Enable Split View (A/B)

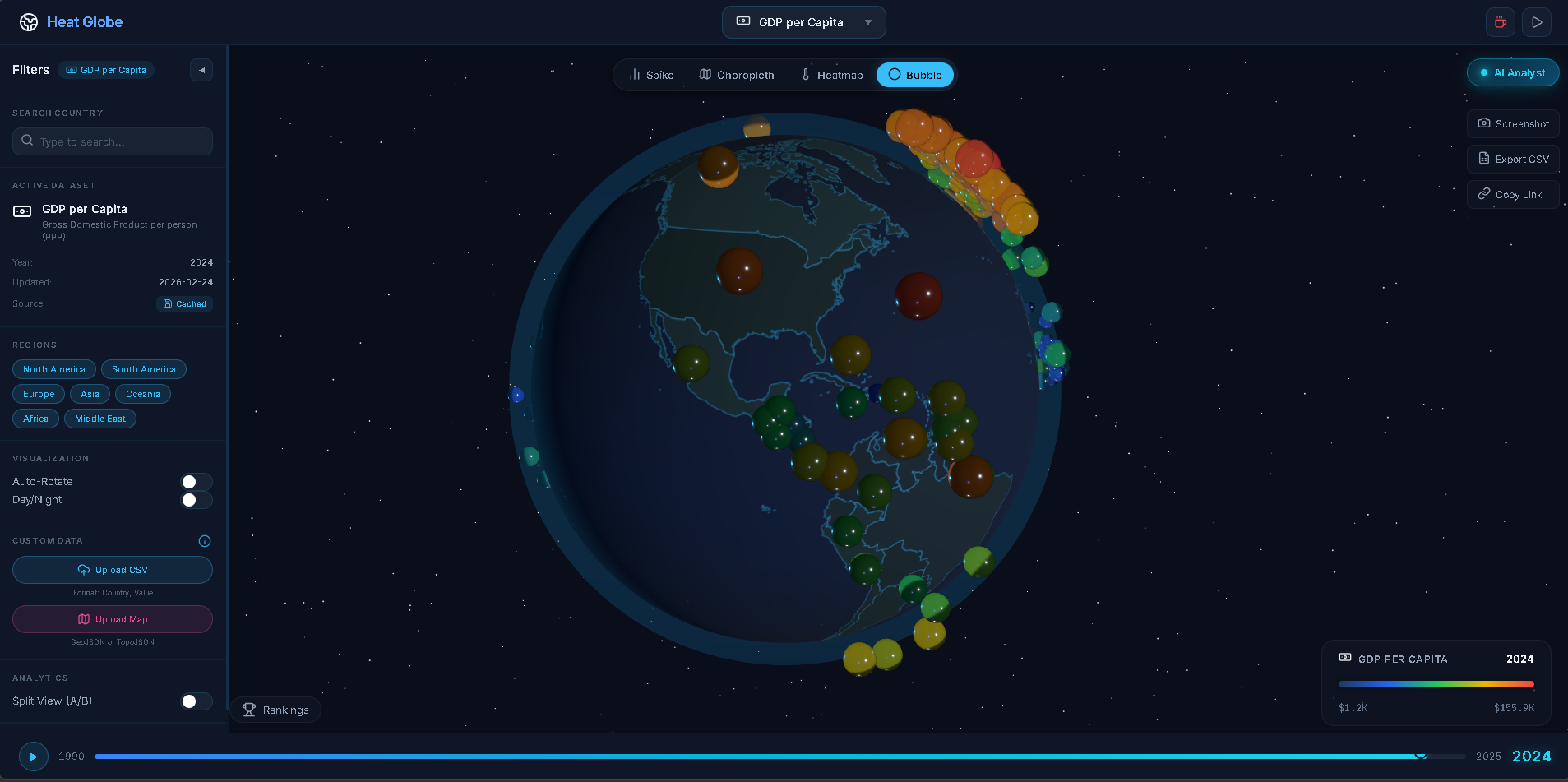[x=196, y=701]
